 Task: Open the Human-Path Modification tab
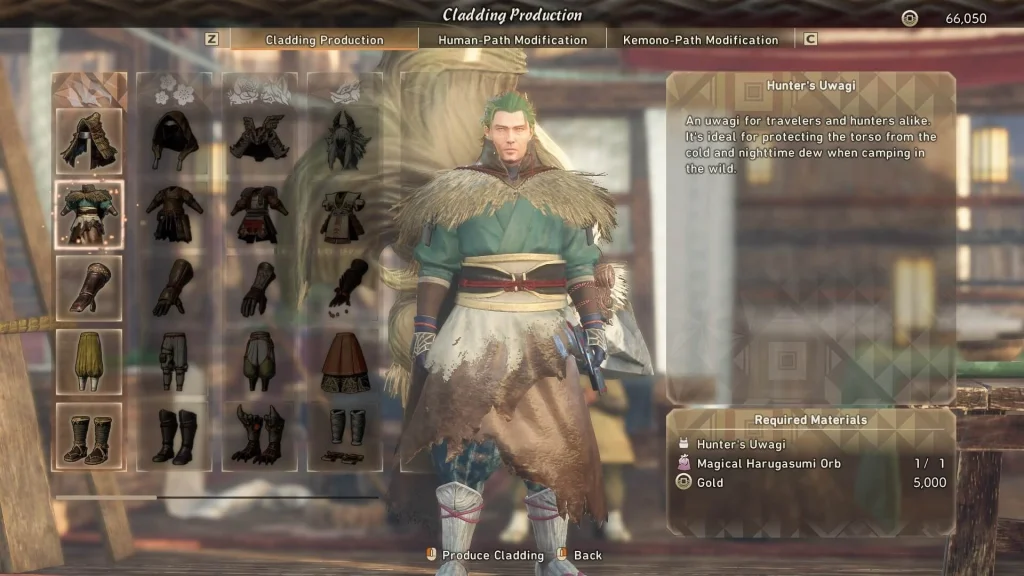tap(512, 40)
